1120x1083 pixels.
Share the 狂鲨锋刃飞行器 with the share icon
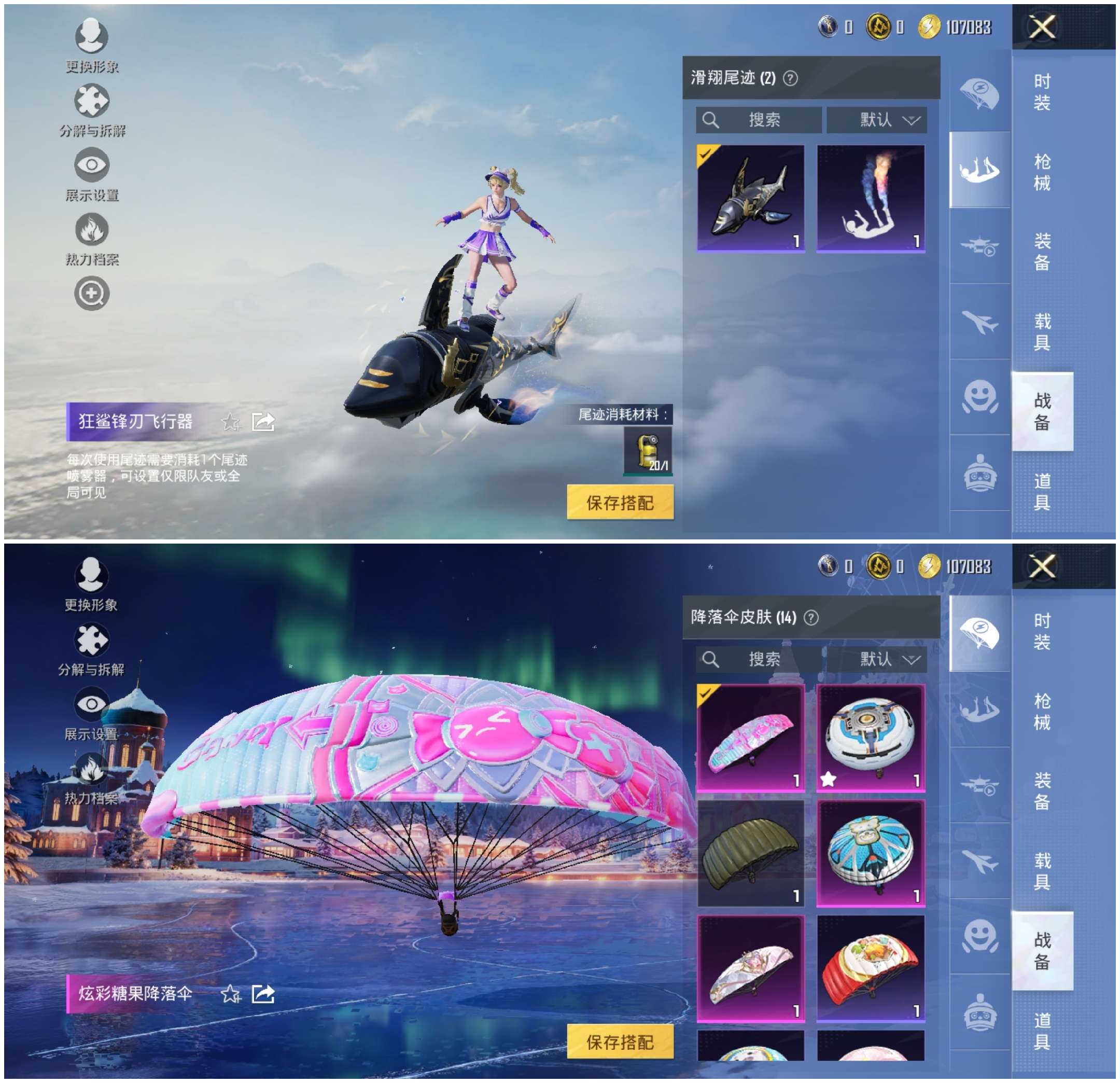[x=264, y=422]
